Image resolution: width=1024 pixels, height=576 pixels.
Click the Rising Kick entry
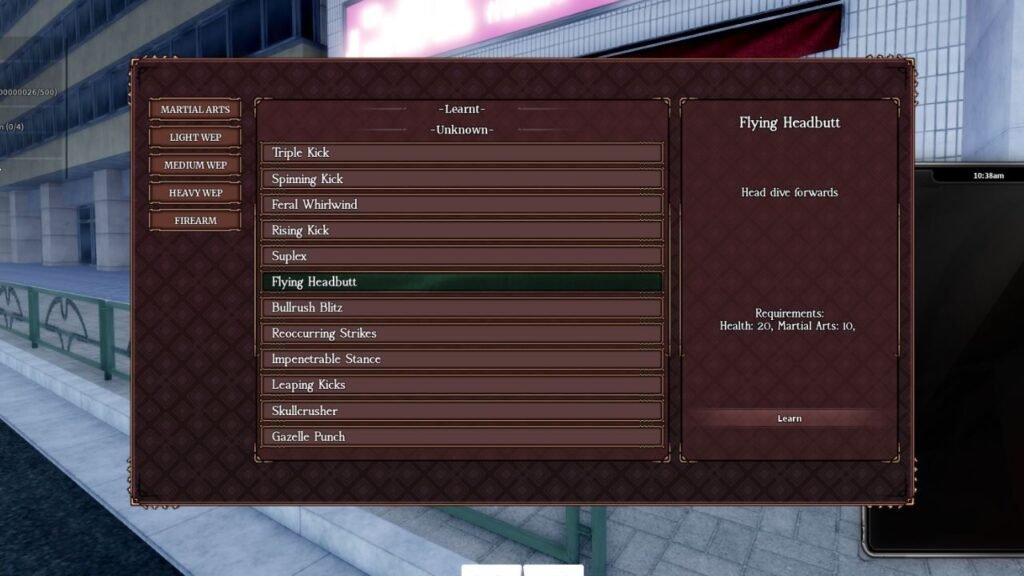461,230
